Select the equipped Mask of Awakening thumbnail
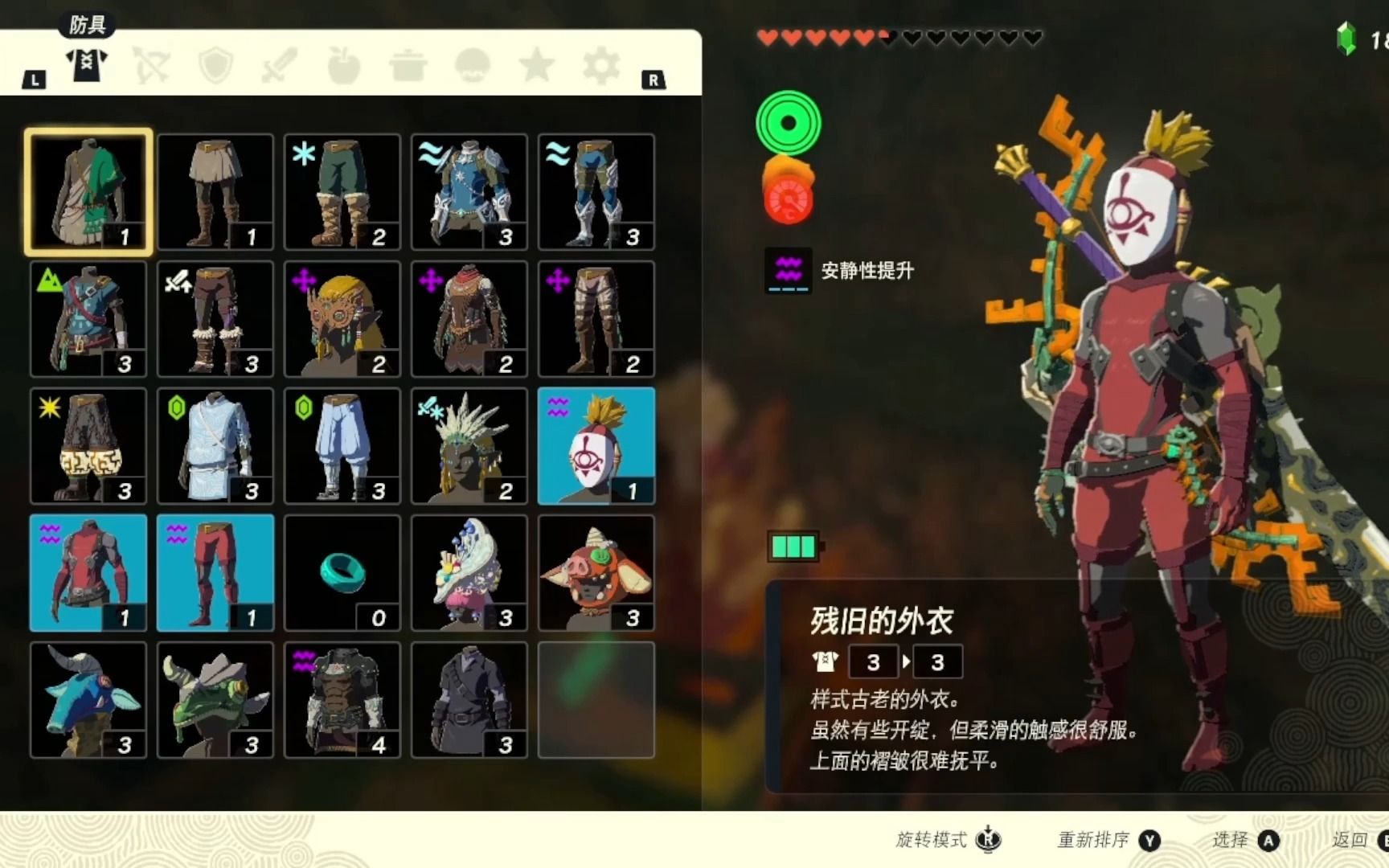The image size is (1389, 868). pos(596,446)
